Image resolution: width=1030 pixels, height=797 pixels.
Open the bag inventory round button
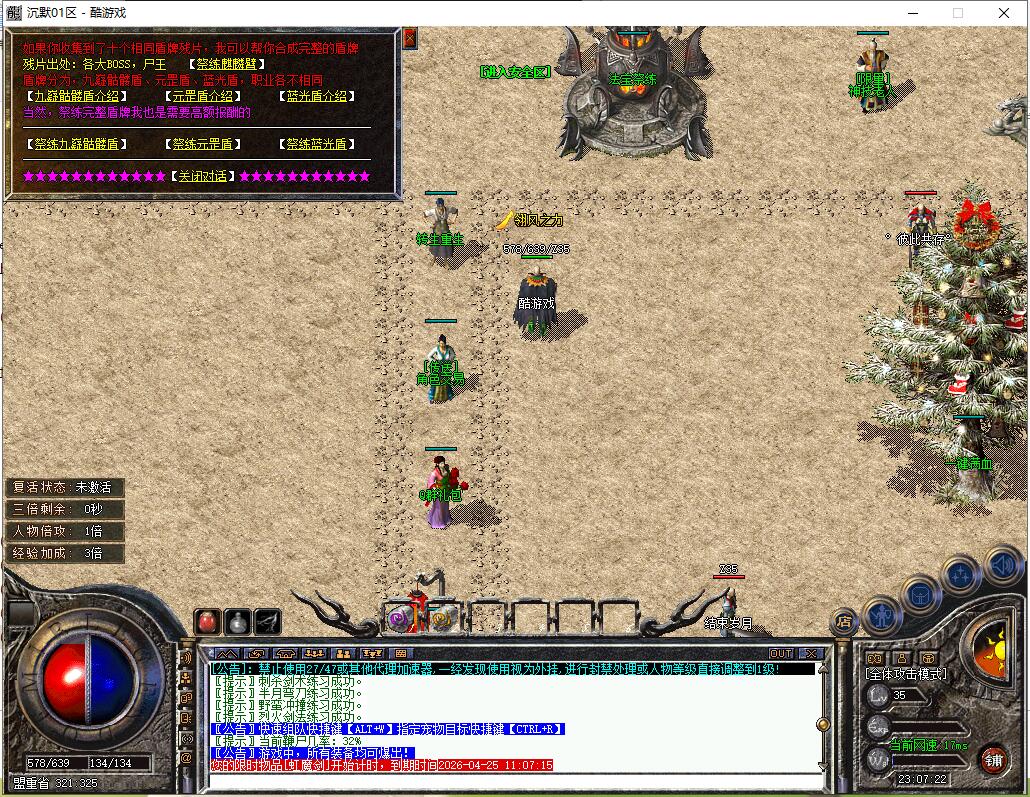[x=920, y=593]
